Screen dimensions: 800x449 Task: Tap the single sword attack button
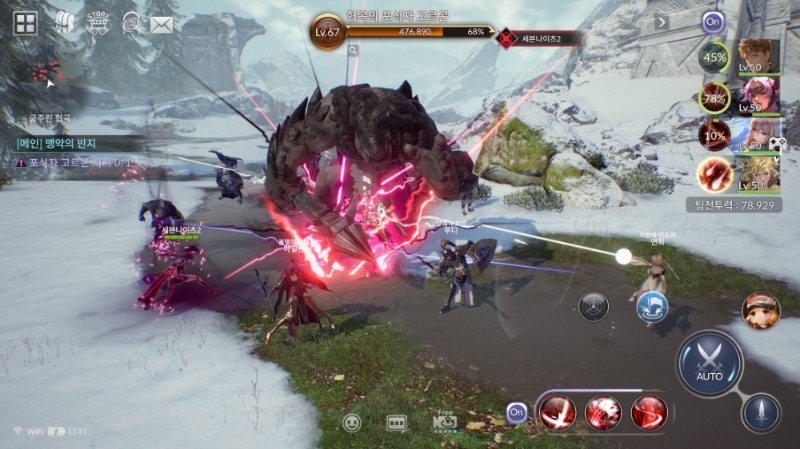pyautogui.click(x=760, y=412)
